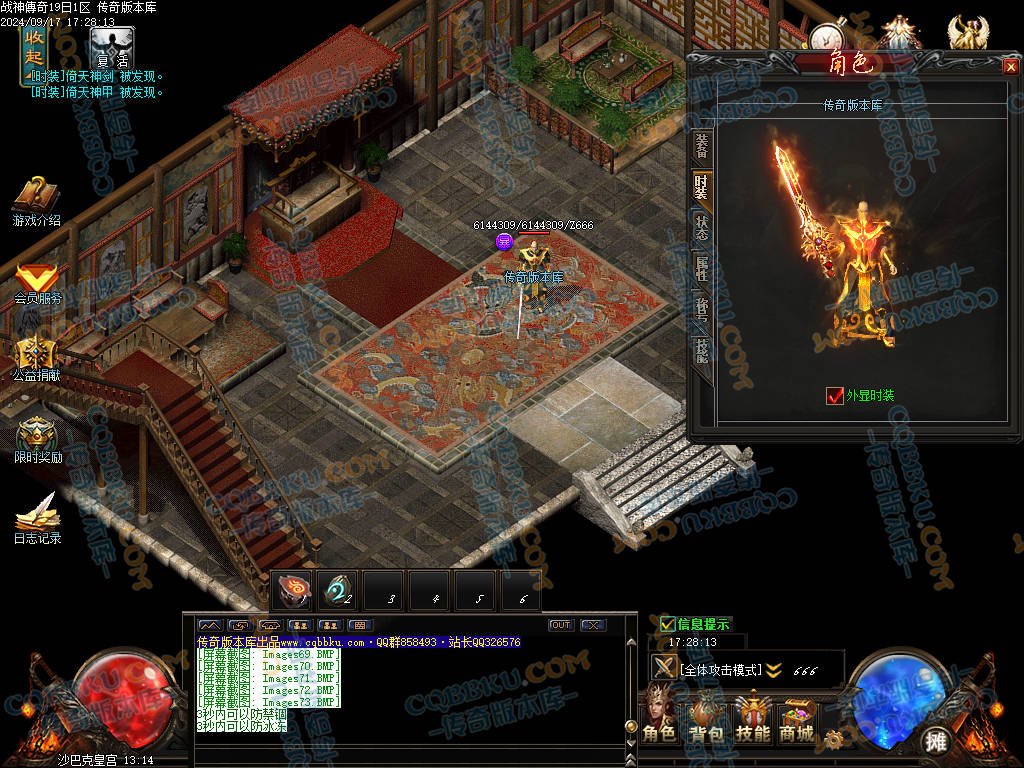
Task: Click the 复活 revive icon
Action: click(111, 48)
